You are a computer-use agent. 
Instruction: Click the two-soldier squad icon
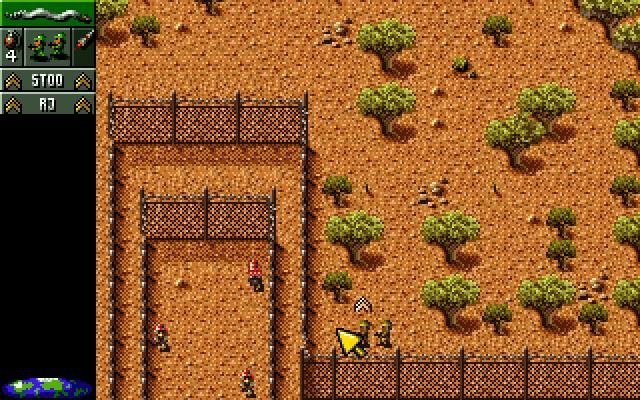click(x=47, y=46)
